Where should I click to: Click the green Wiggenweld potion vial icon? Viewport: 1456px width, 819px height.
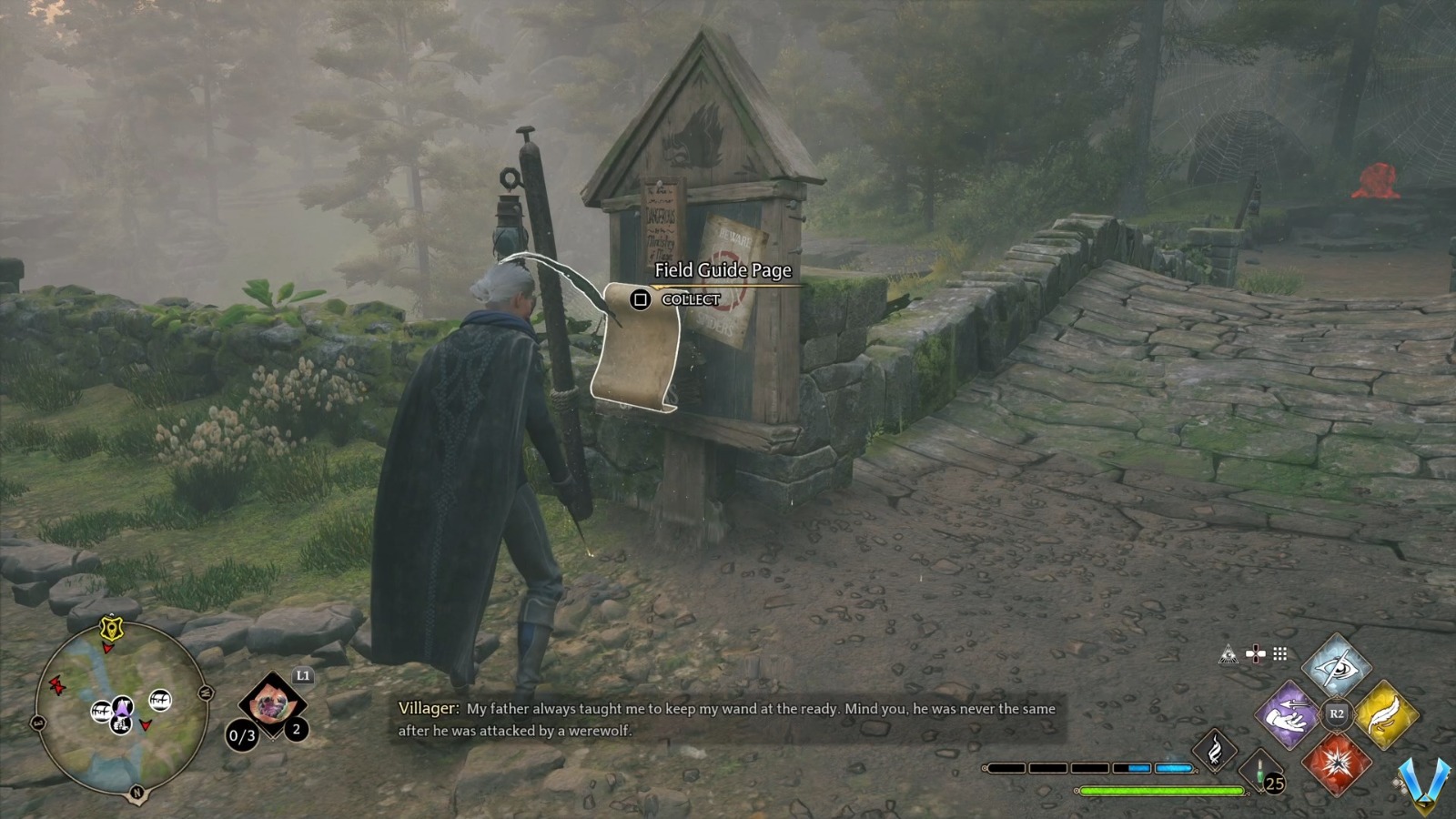coord(1259,772)
